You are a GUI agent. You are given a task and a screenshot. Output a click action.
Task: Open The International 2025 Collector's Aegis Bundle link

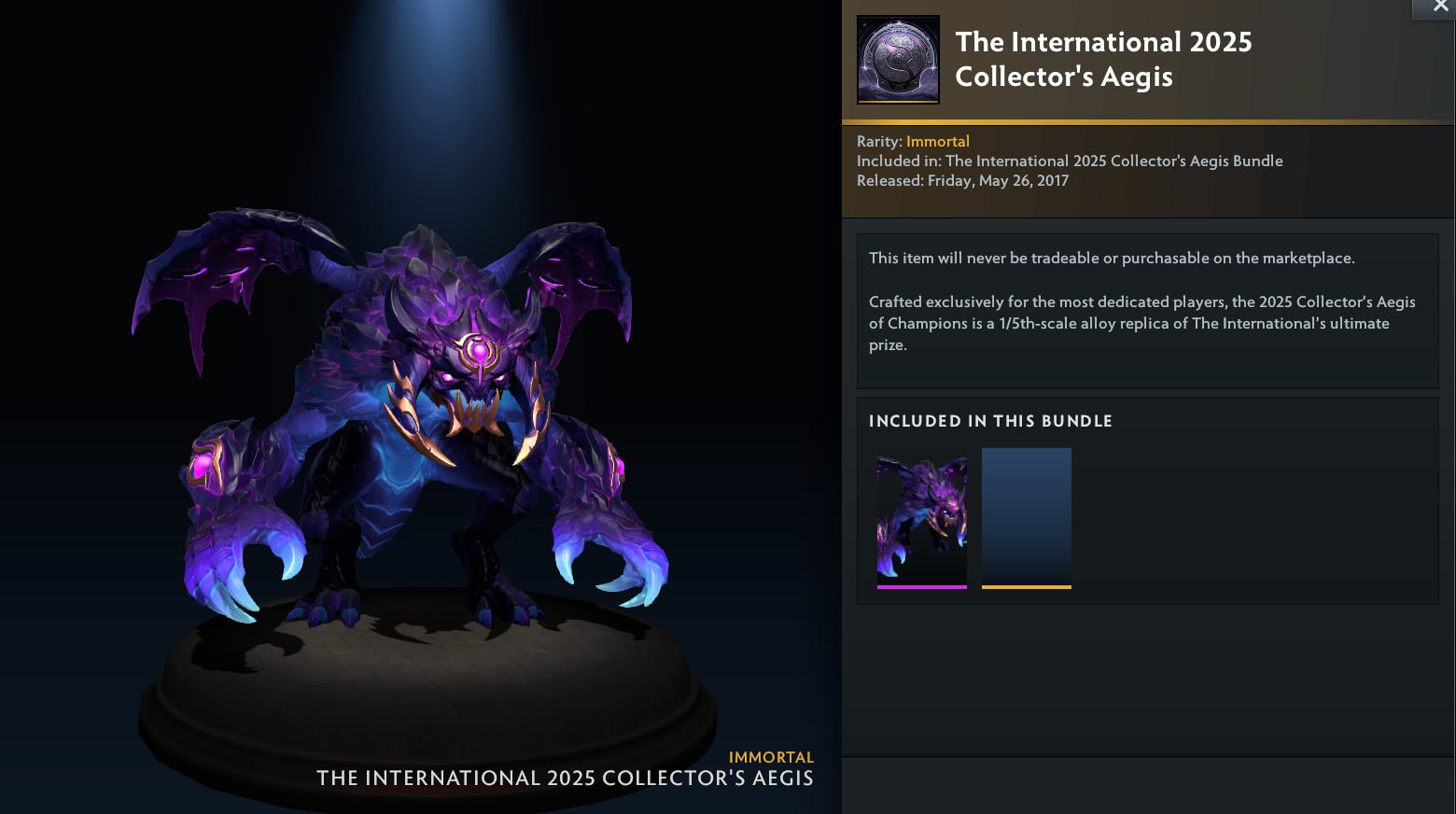tap(1113, 161)
